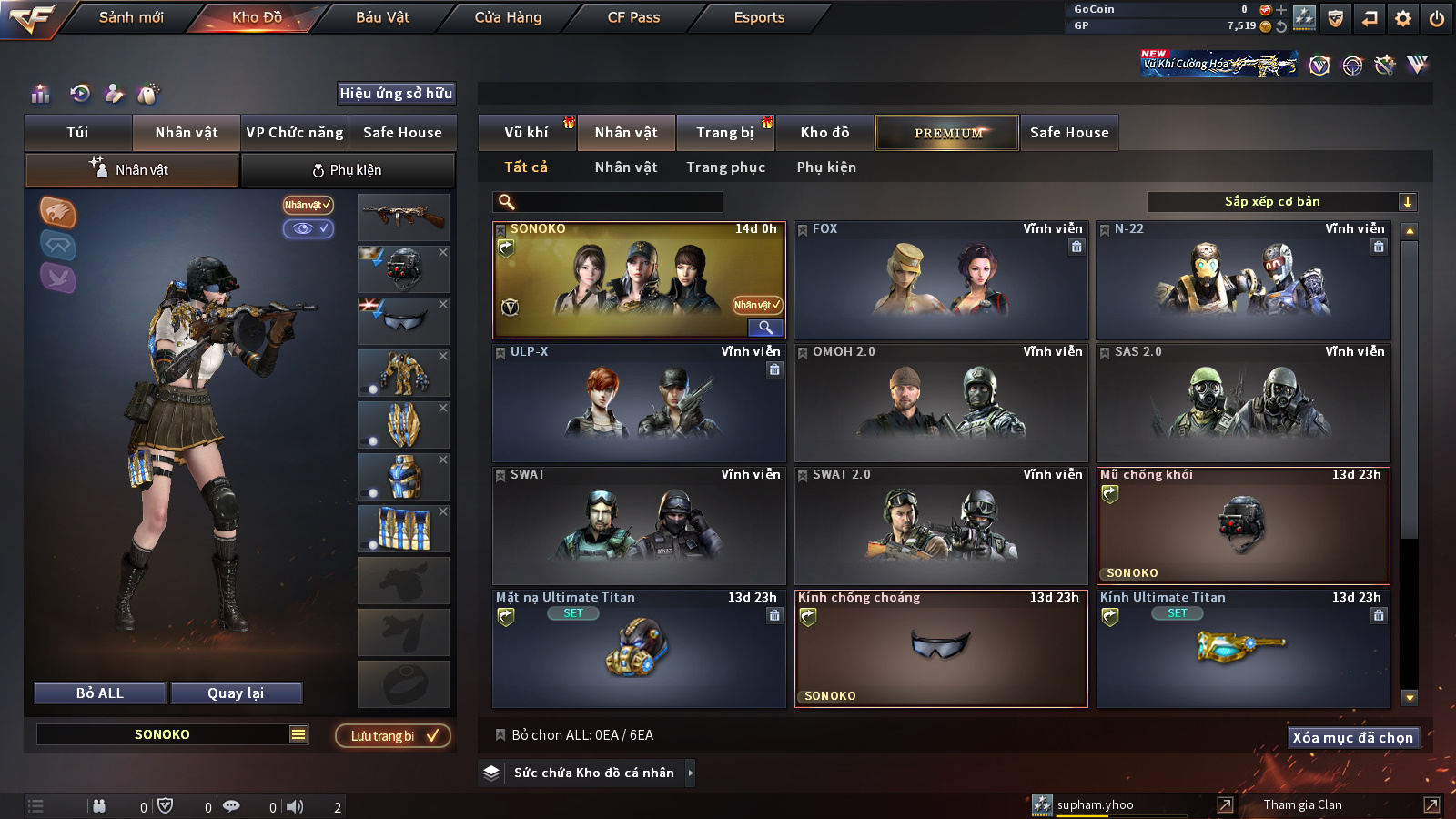Open the CF Pass menu
This screenshot has width=1456, height=819.
coord(633,17)
